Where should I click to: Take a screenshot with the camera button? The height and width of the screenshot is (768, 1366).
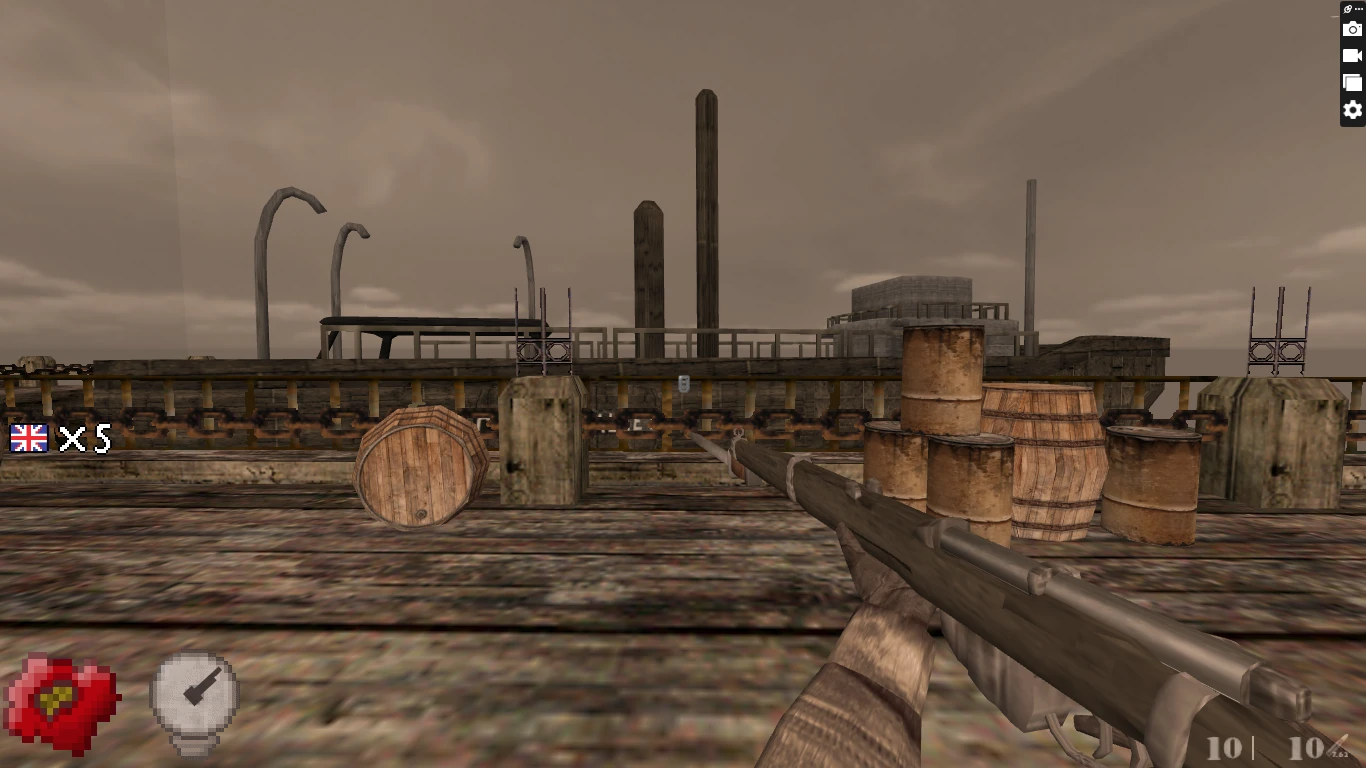1352,30
